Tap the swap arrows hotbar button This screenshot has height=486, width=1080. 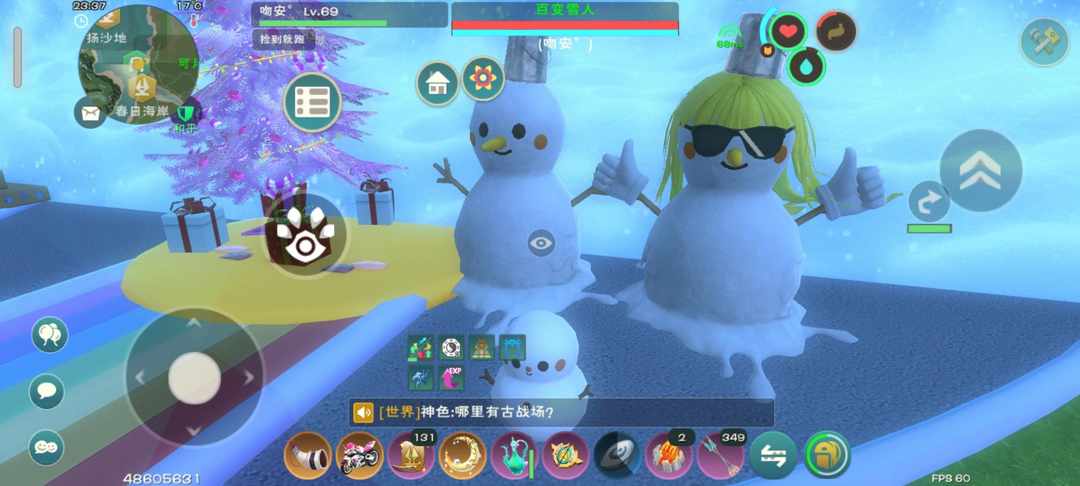[x=774, y=455]
